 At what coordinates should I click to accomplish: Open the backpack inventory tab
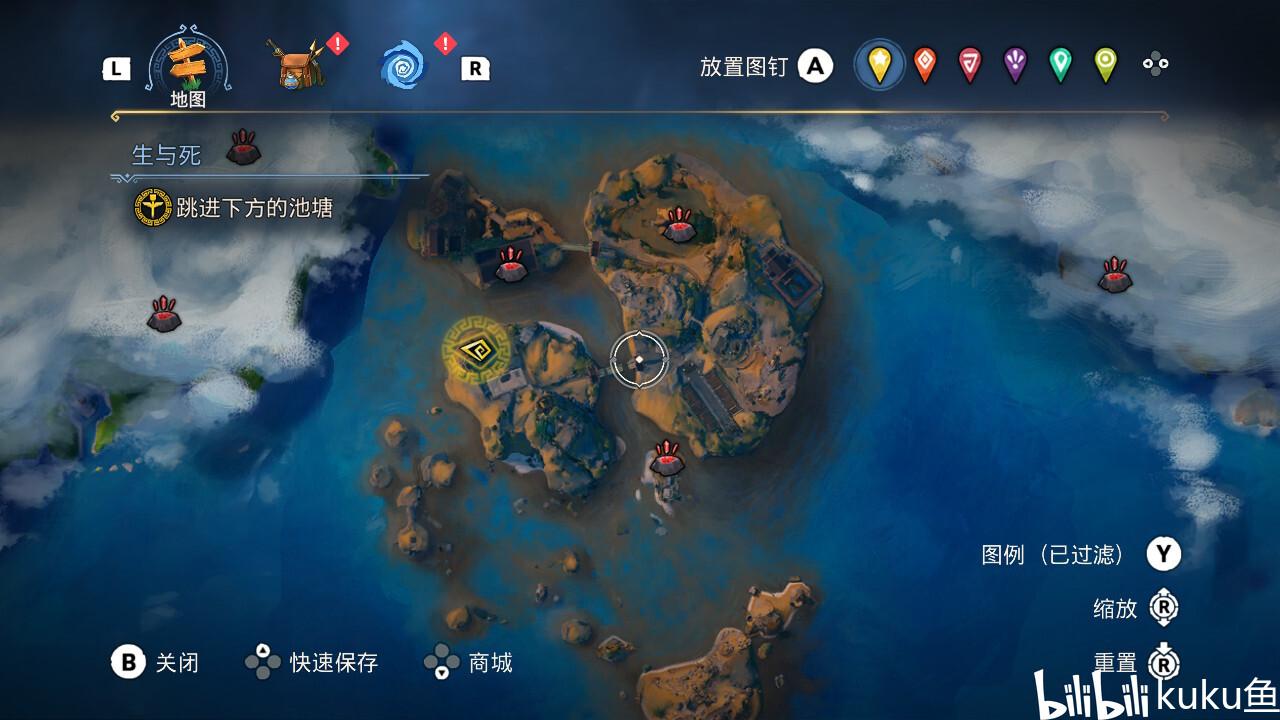pos(297,66)
